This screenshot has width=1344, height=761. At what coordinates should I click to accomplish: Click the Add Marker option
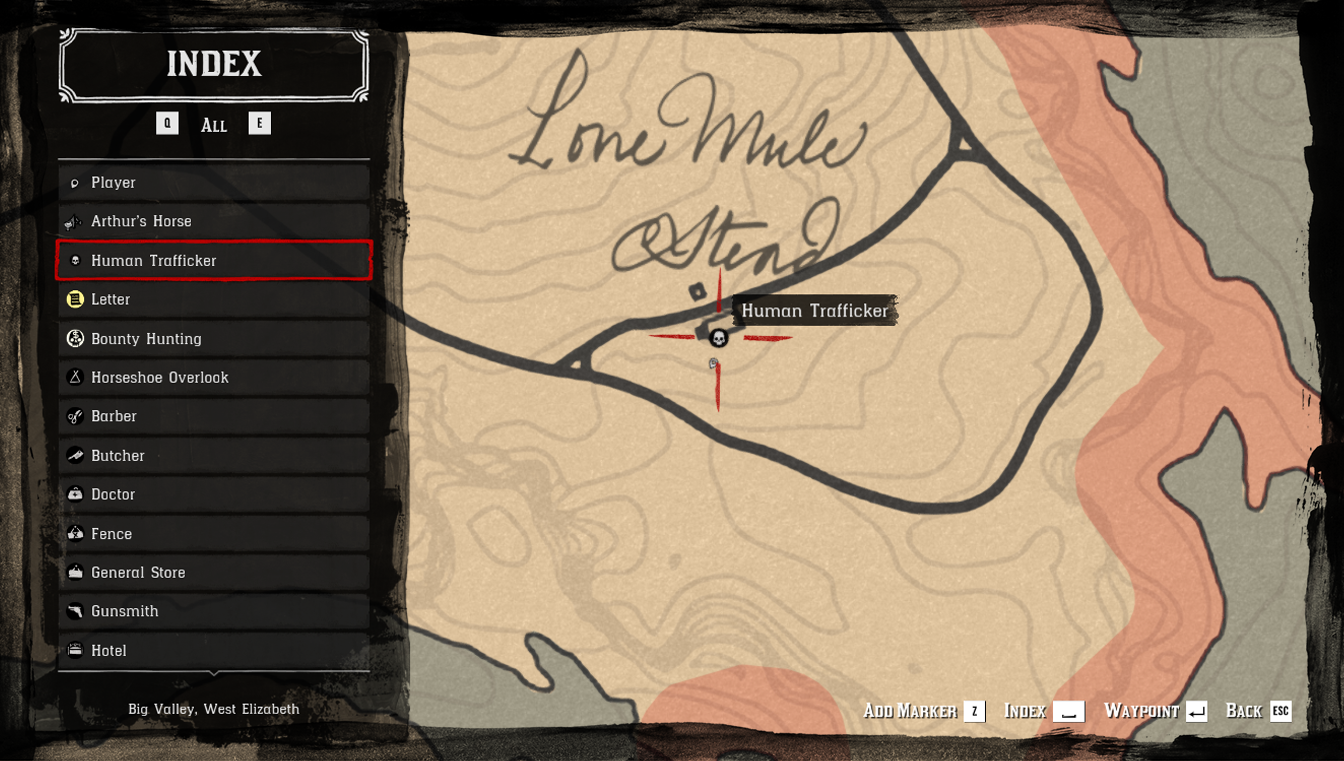coord(923,711)
